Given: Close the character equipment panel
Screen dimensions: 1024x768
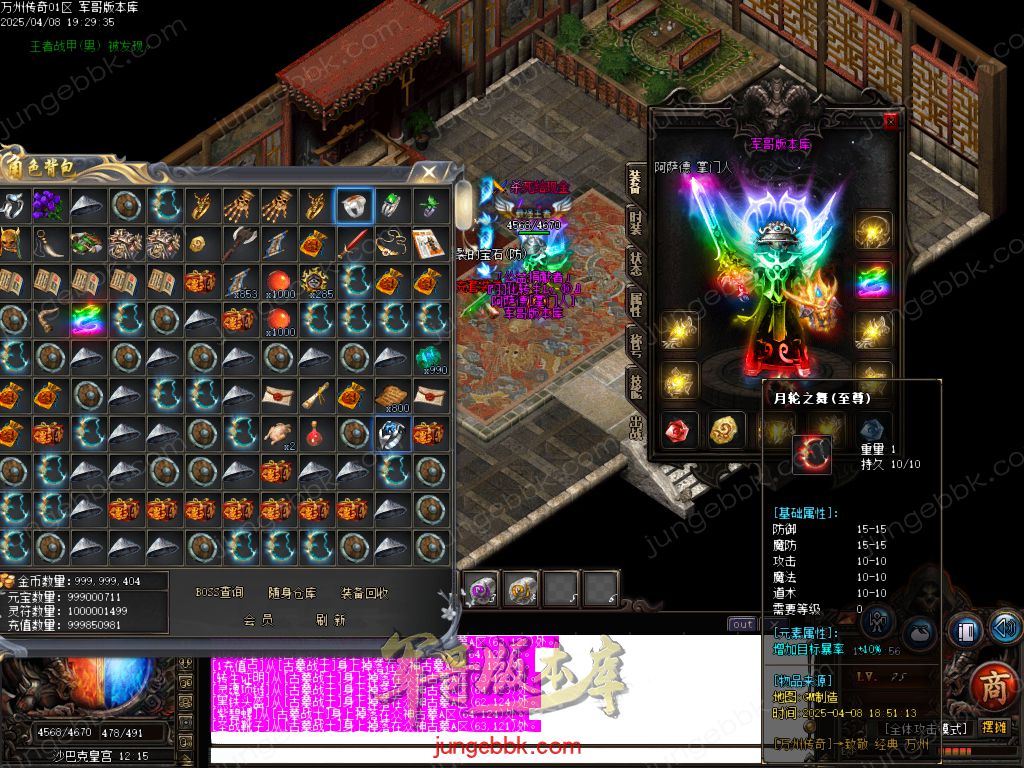Looking at the screenshot, I should tap(890, 121).
